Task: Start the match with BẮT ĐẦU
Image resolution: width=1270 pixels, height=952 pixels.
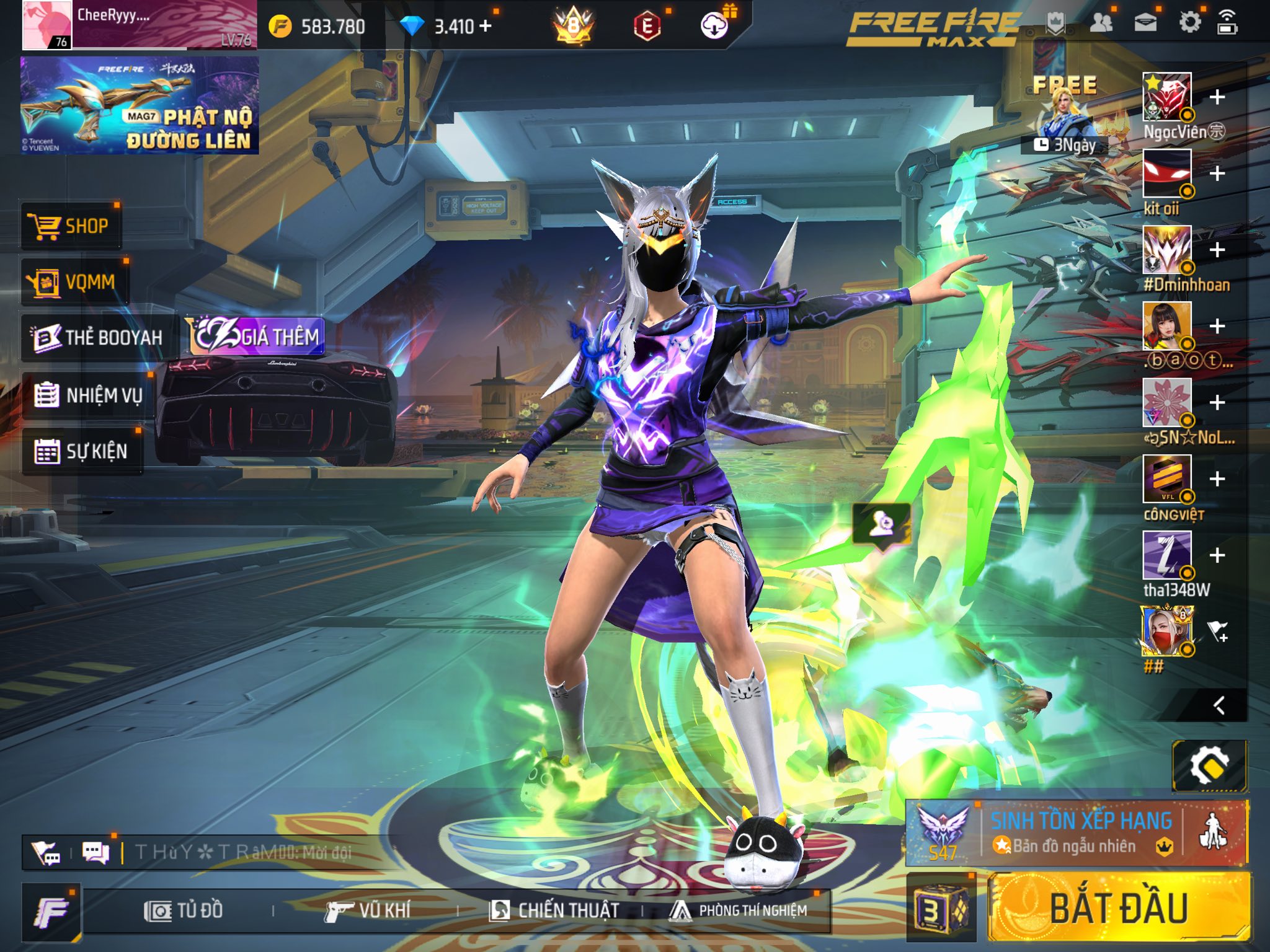Action: 1118,909
